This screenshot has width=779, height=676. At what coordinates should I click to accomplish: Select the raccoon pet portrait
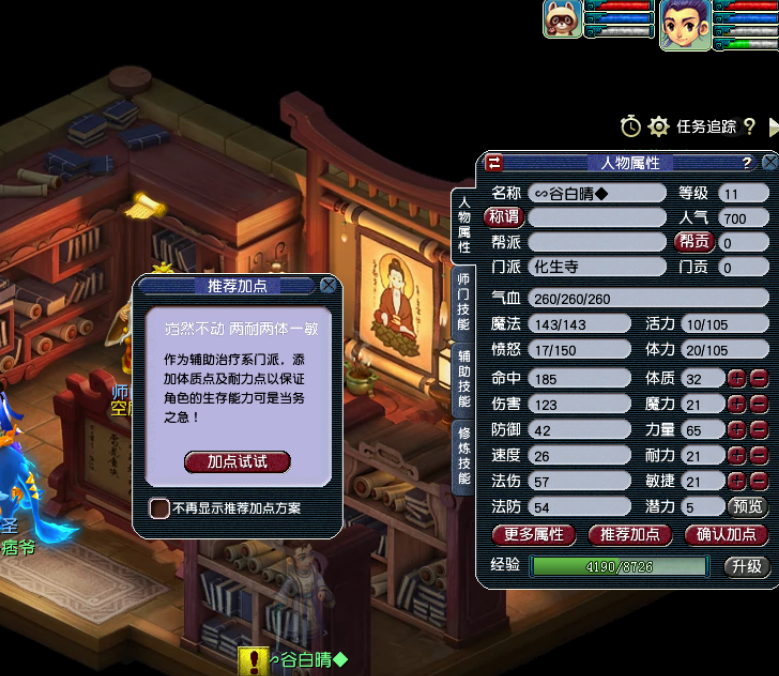click(x=562, y=19)
